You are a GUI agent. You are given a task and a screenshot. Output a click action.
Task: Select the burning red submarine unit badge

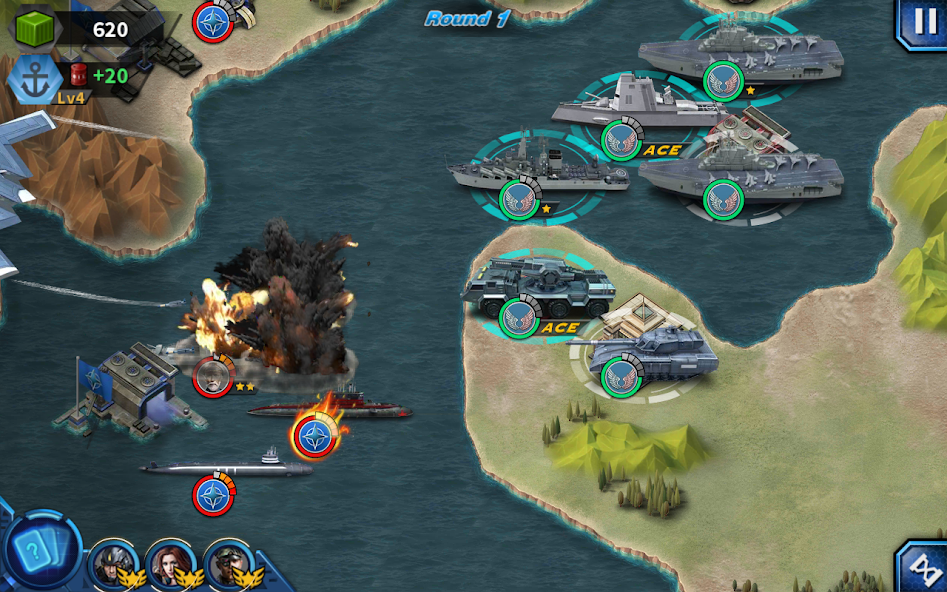point(315,437)
